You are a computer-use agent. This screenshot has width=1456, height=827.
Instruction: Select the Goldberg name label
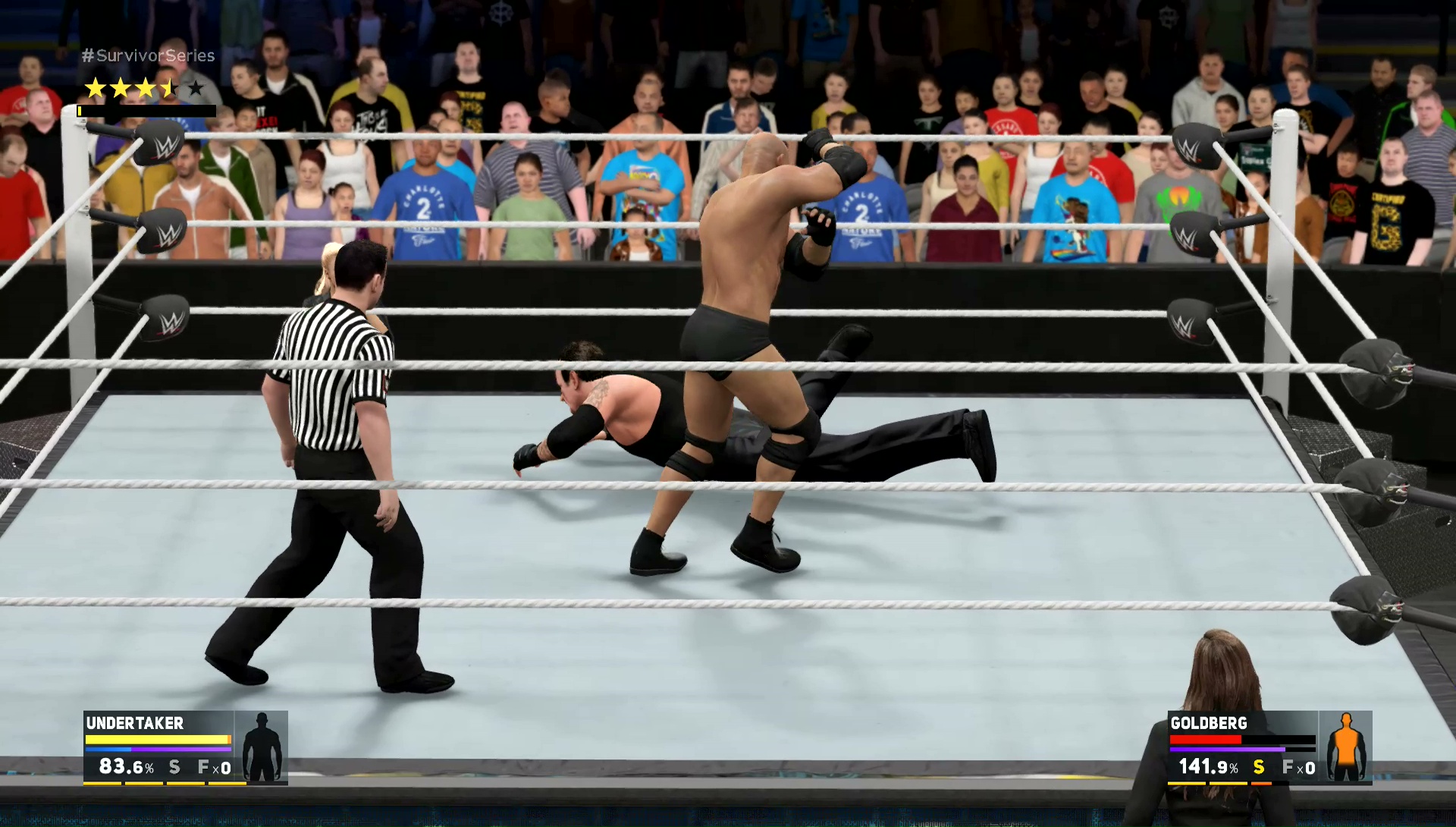point(1208,723)
